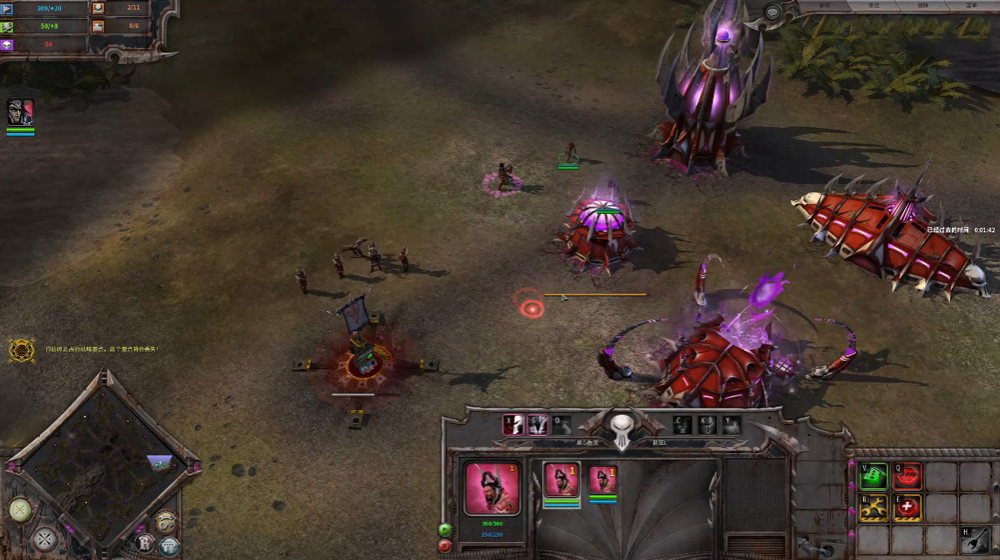Activate the red stop command icon
Viewport: 1000px width, 560px height.
(907, 476)
